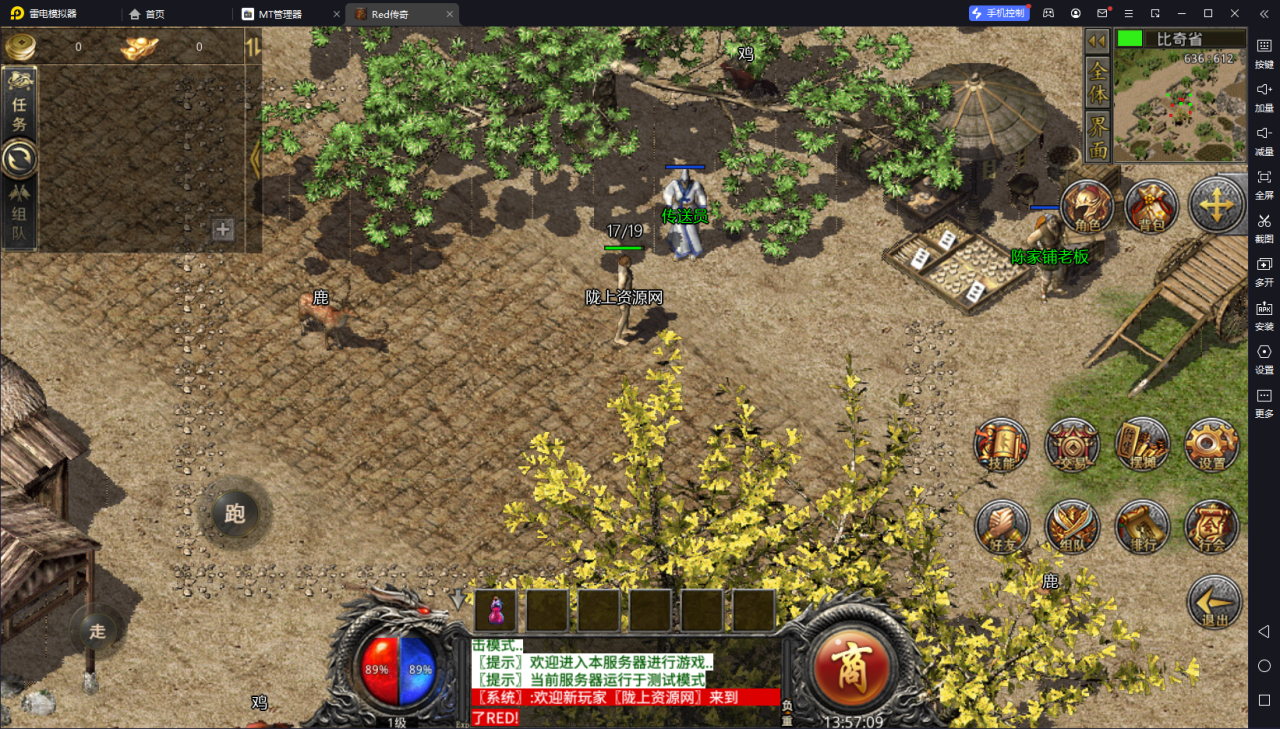Open the 技能 skills menu
The height and width of the screenshot is (729, 1280).
click(1001, 445)
